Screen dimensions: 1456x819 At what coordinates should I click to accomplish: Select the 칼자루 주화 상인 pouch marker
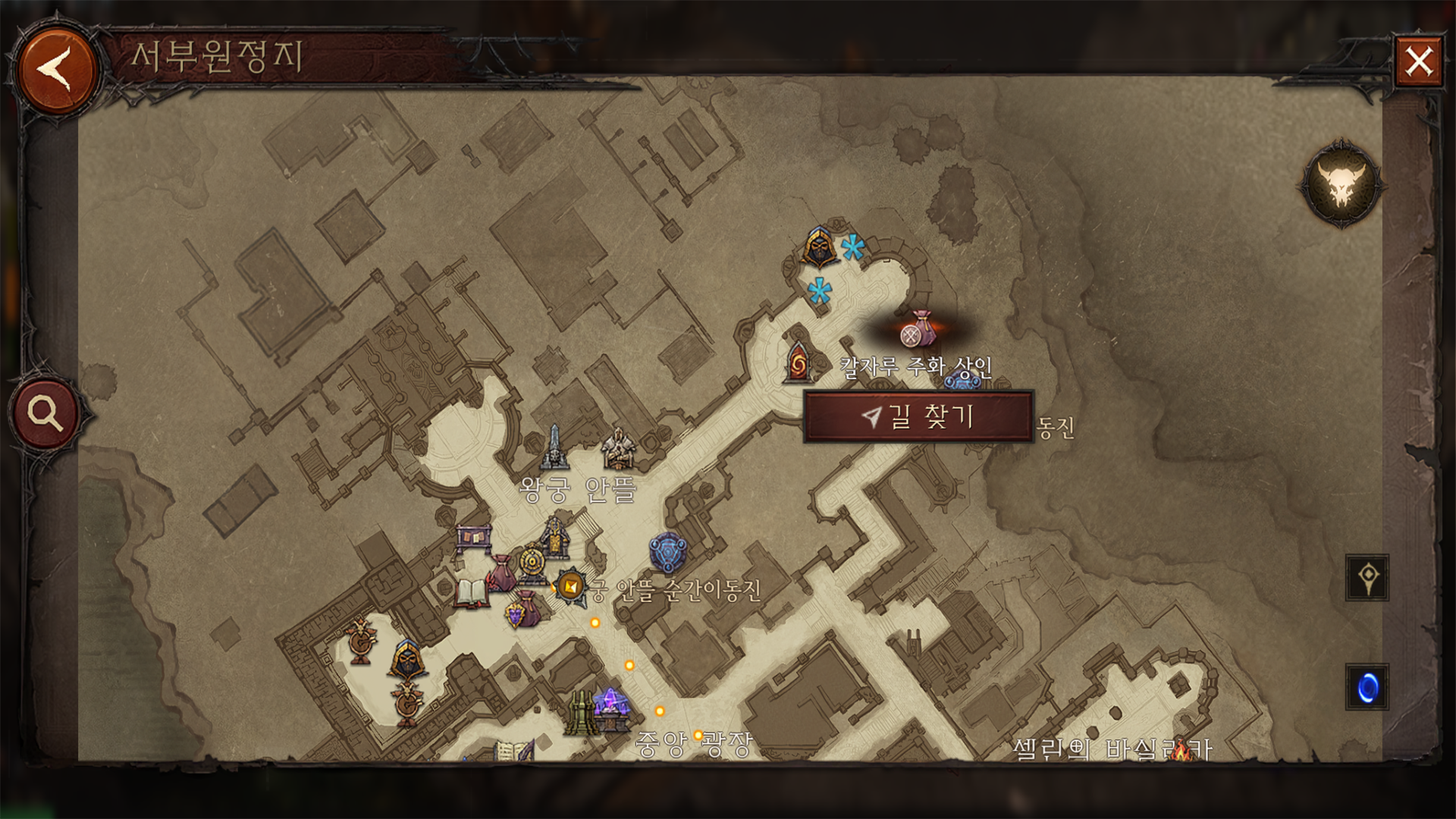coord(919,330)
